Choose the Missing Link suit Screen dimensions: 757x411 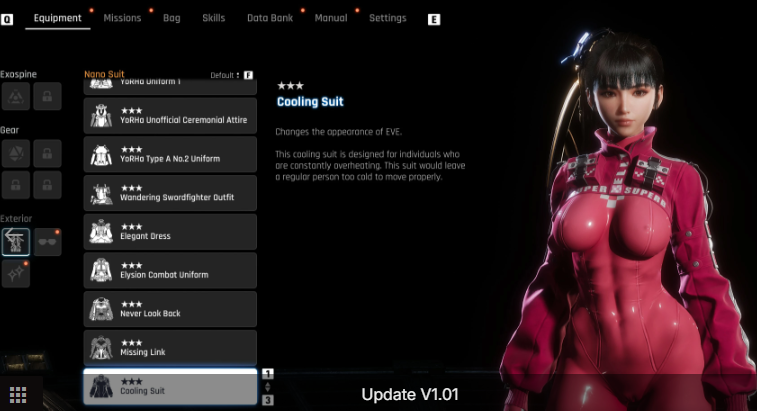pyautogui.click(x=170, y=347)
